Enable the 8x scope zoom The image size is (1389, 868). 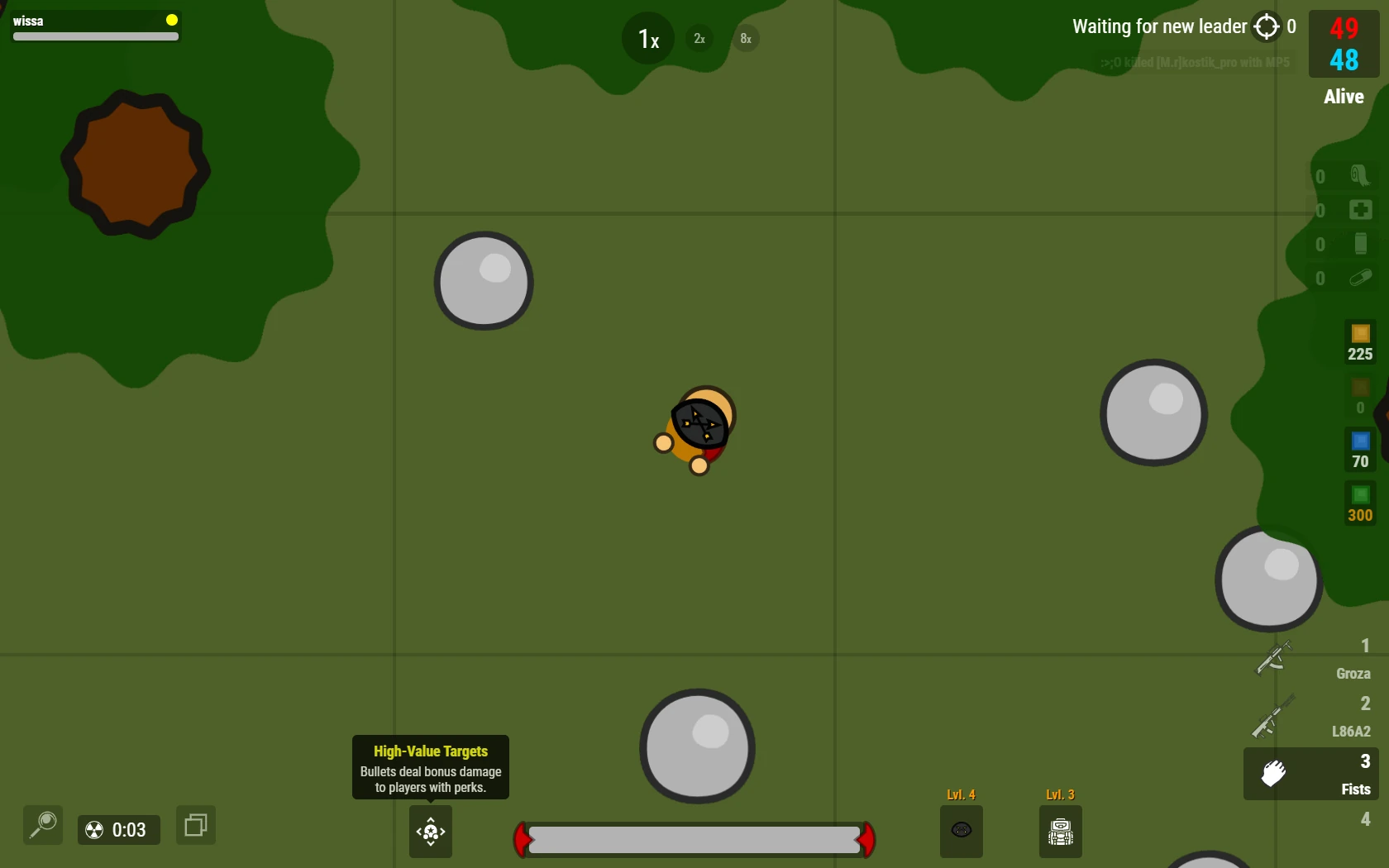pyautogui.click(x=745, y=38)
